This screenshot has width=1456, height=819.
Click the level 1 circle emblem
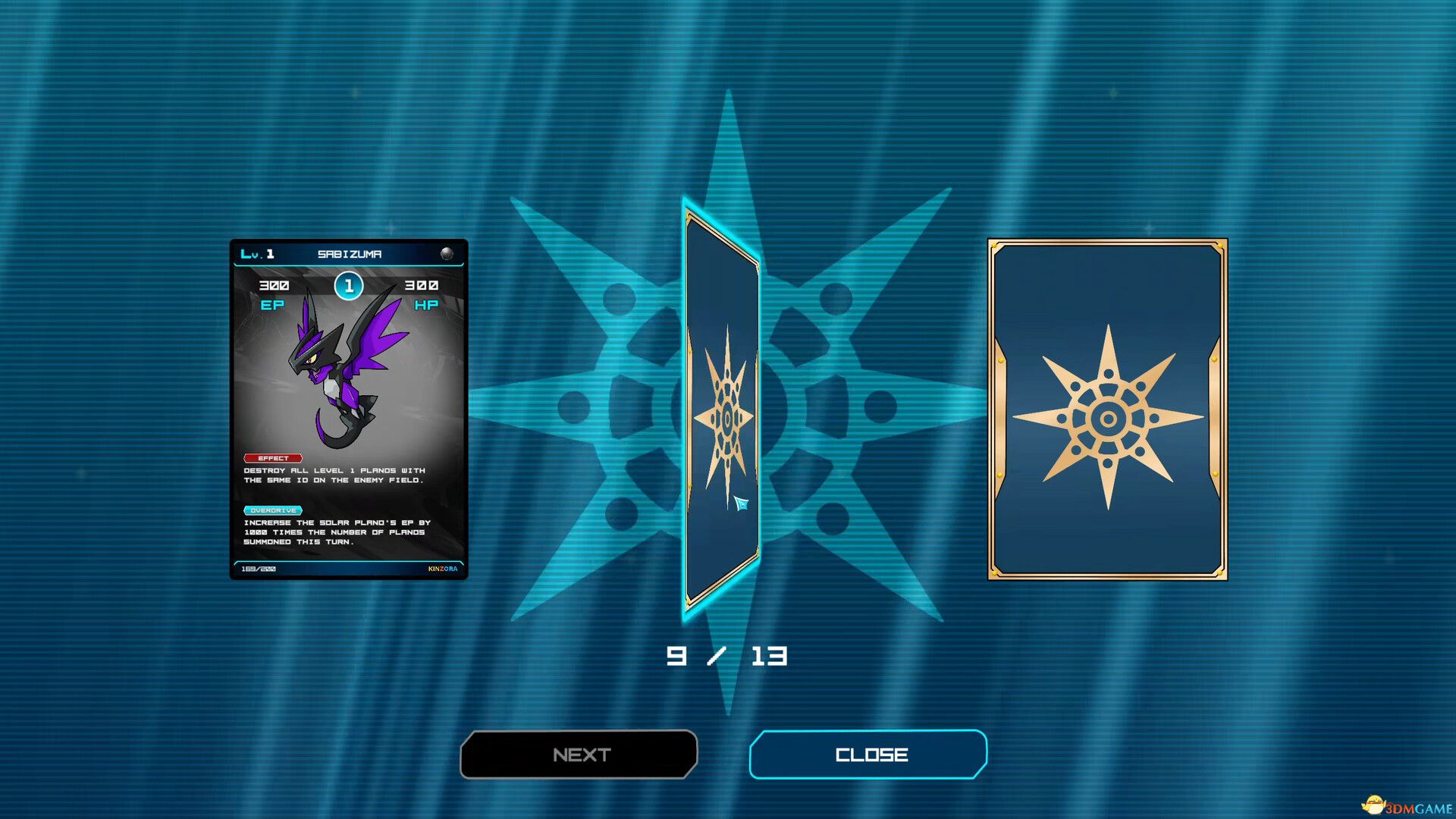350,286
